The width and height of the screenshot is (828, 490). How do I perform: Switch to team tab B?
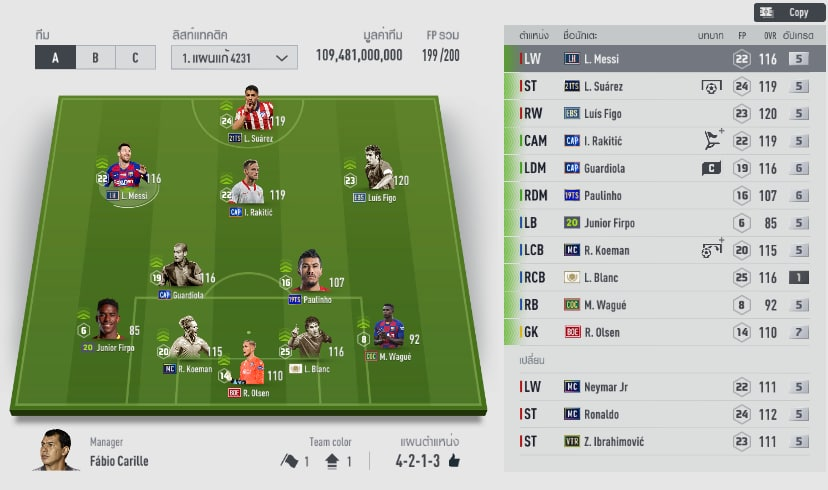coord(95,57)
